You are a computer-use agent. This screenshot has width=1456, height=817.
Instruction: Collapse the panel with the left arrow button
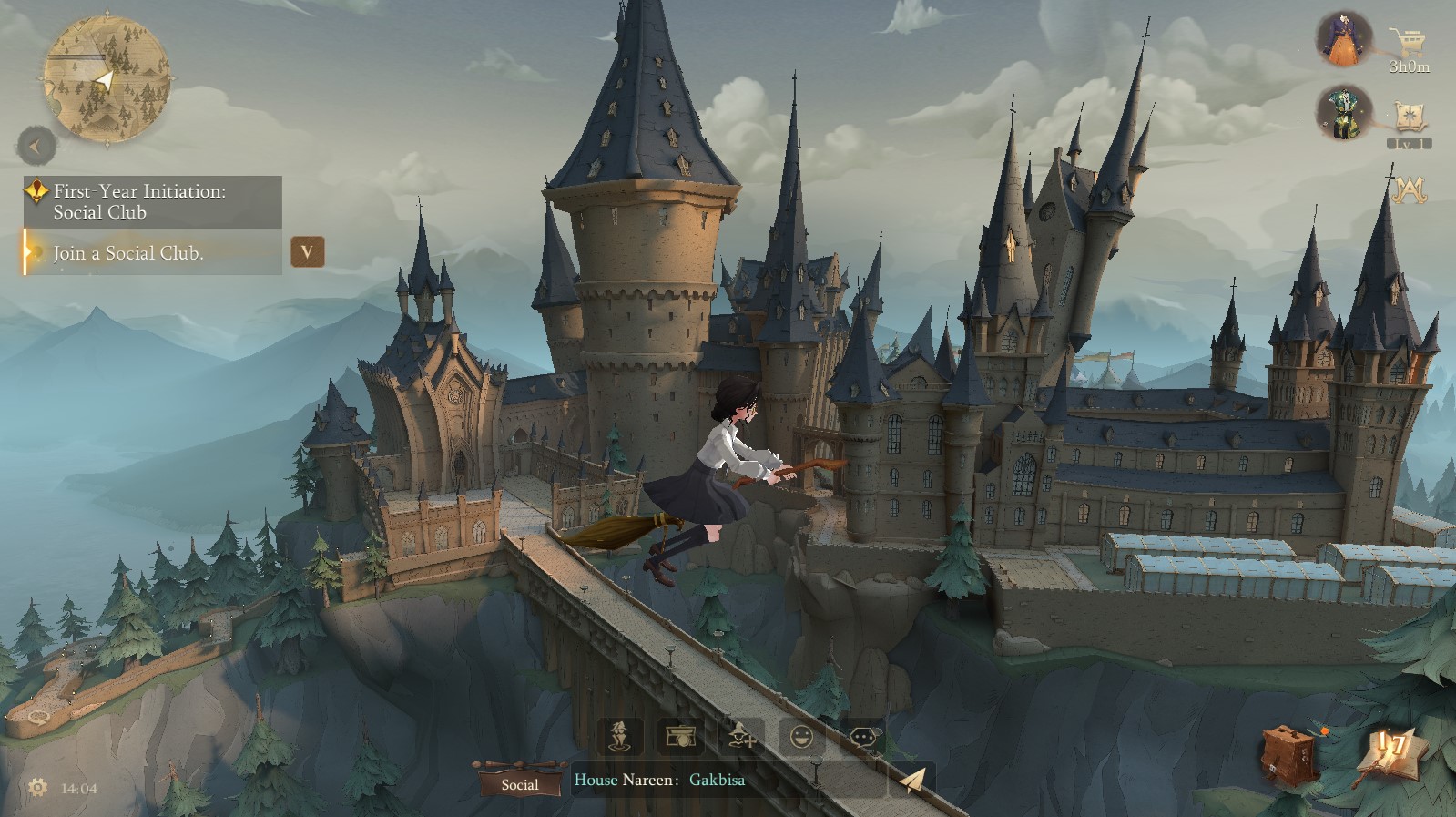36,146
